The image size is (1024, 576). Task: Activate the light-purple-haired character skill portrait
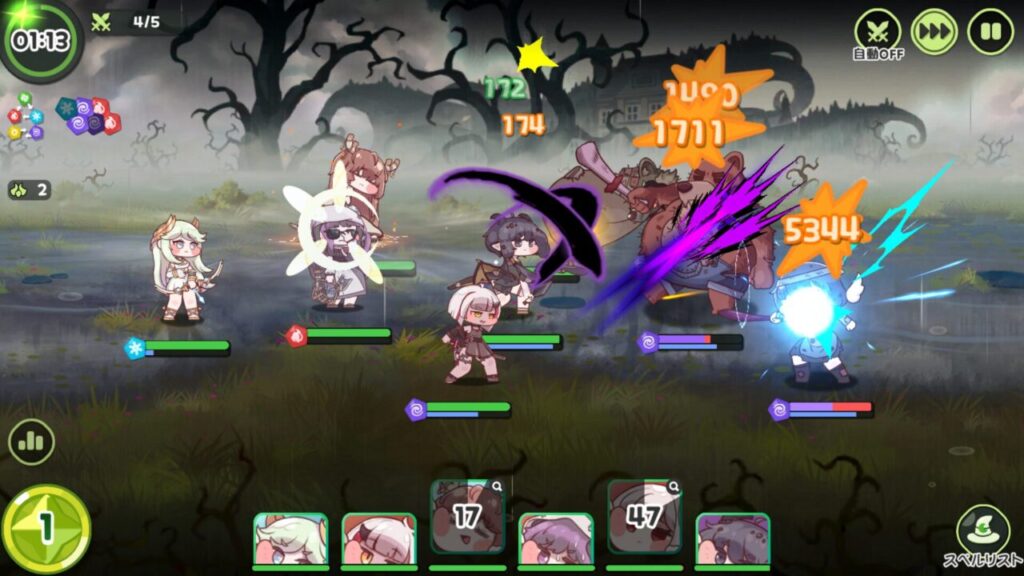click(x=555, y=540)
